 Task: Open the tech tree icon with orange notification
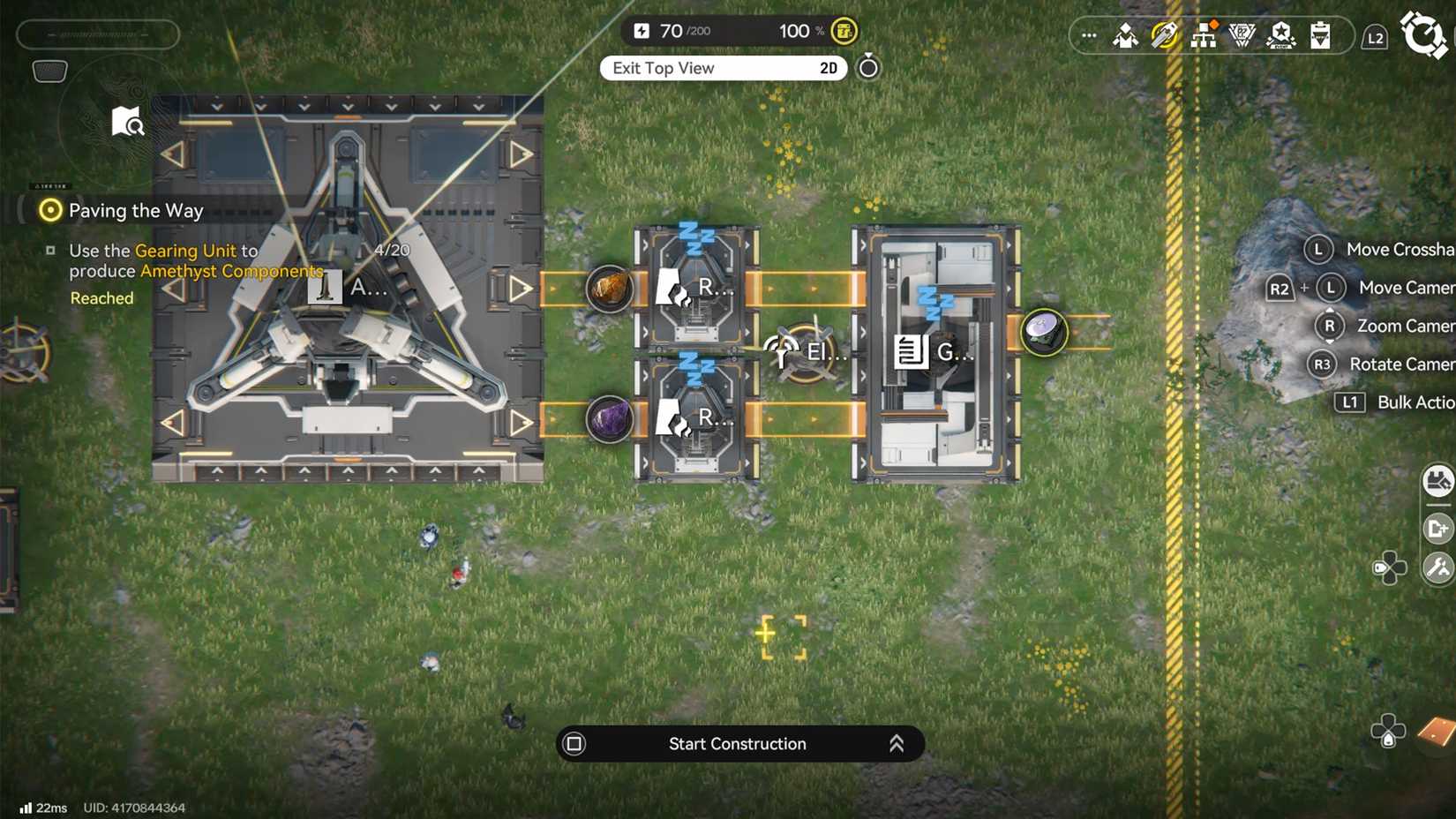pyautogui.click(x=1205, y=36)
